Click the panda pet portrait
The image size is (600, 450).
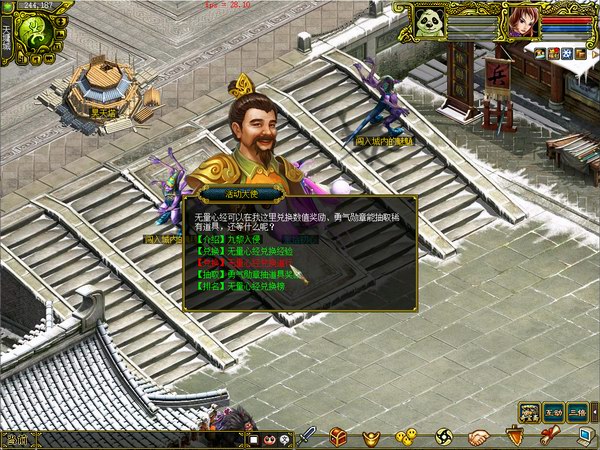pos(430,22)
